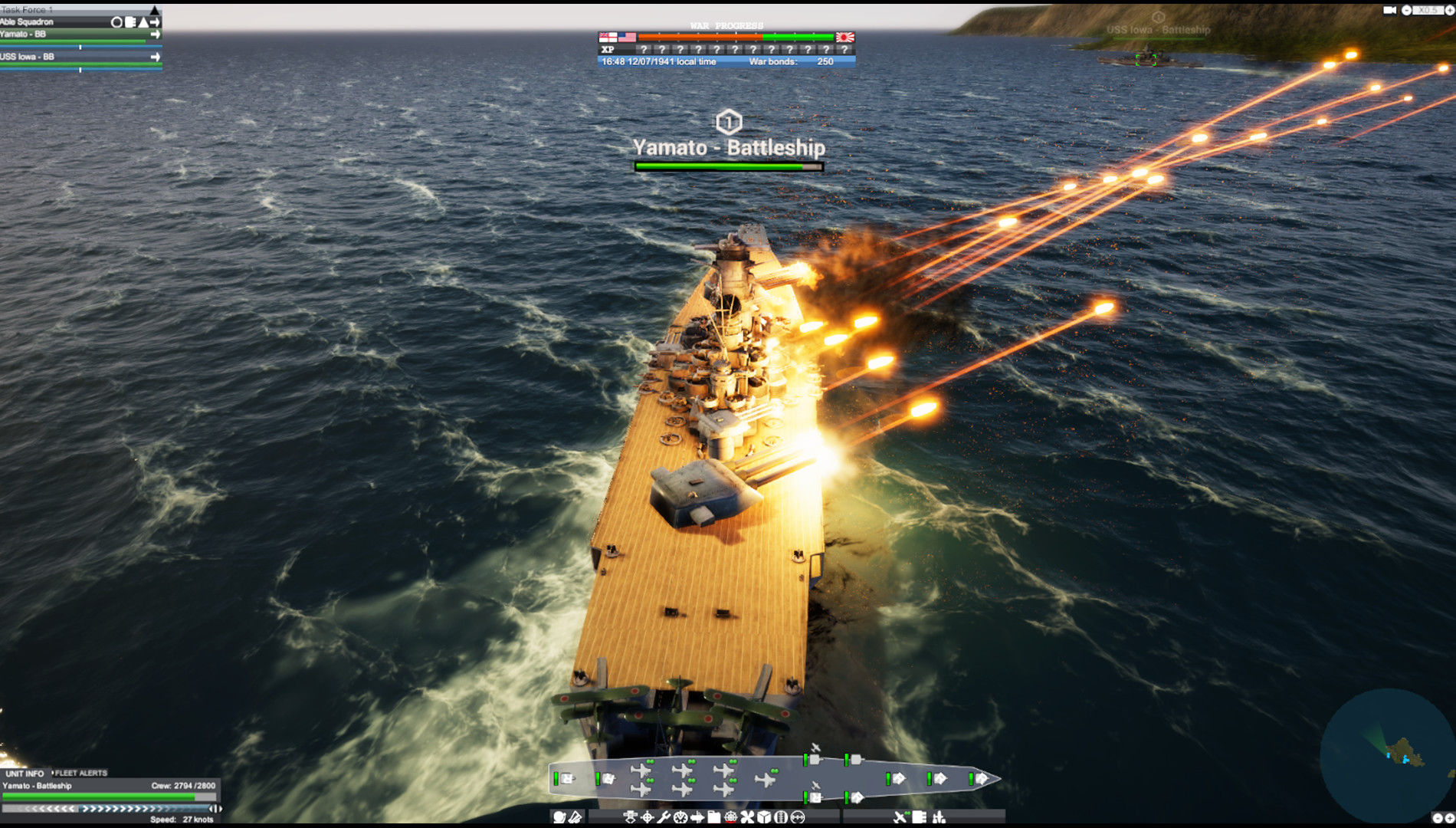Toggle the triangle formation icon for Able Squadron
The width and height of the screenshot is (1456, 828).
[x=143, y=22]
